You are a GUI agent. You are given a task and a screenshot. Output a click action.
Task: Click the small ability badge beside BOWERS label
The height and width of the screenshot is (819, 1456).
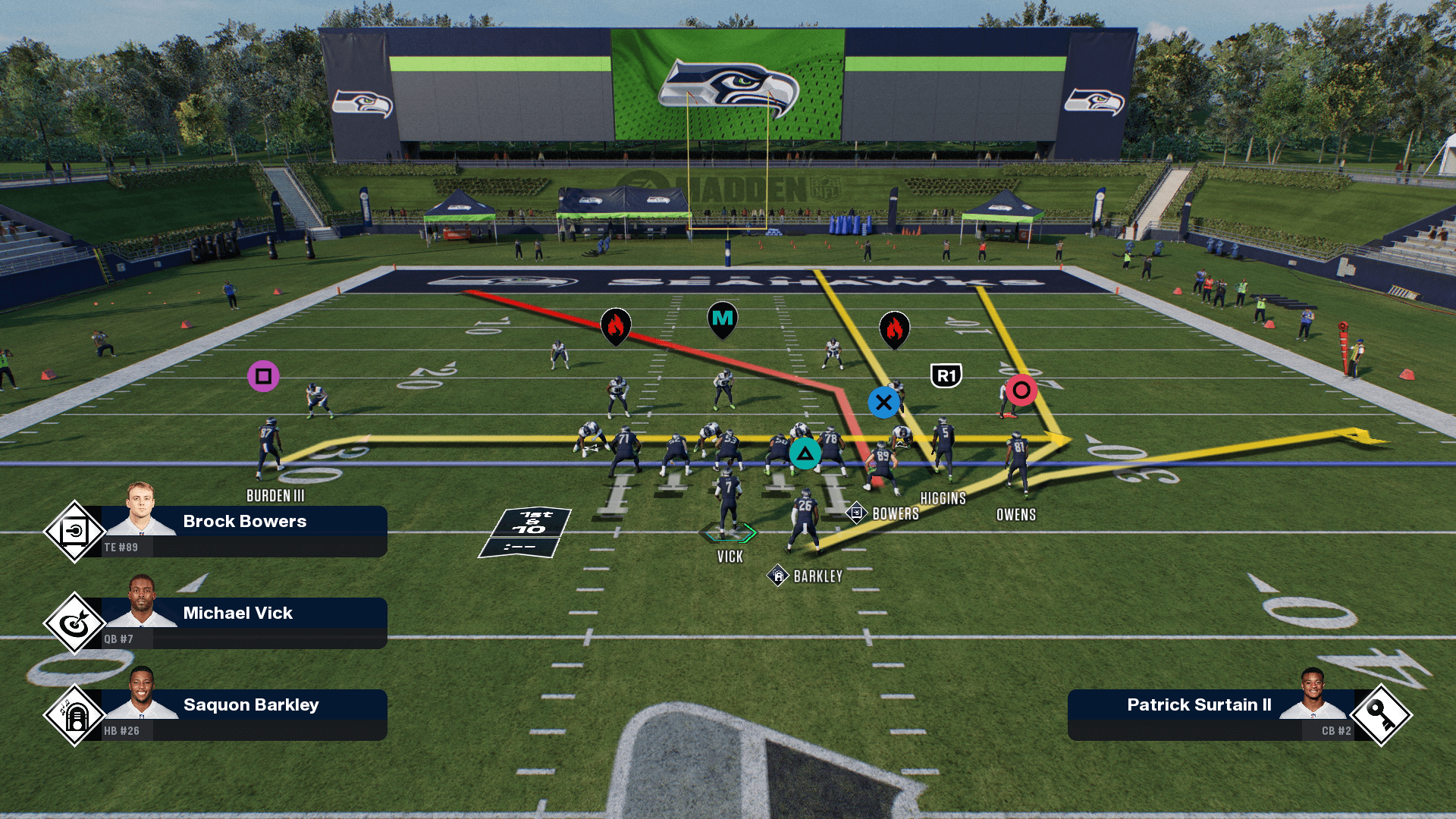[x=856, y=513]
